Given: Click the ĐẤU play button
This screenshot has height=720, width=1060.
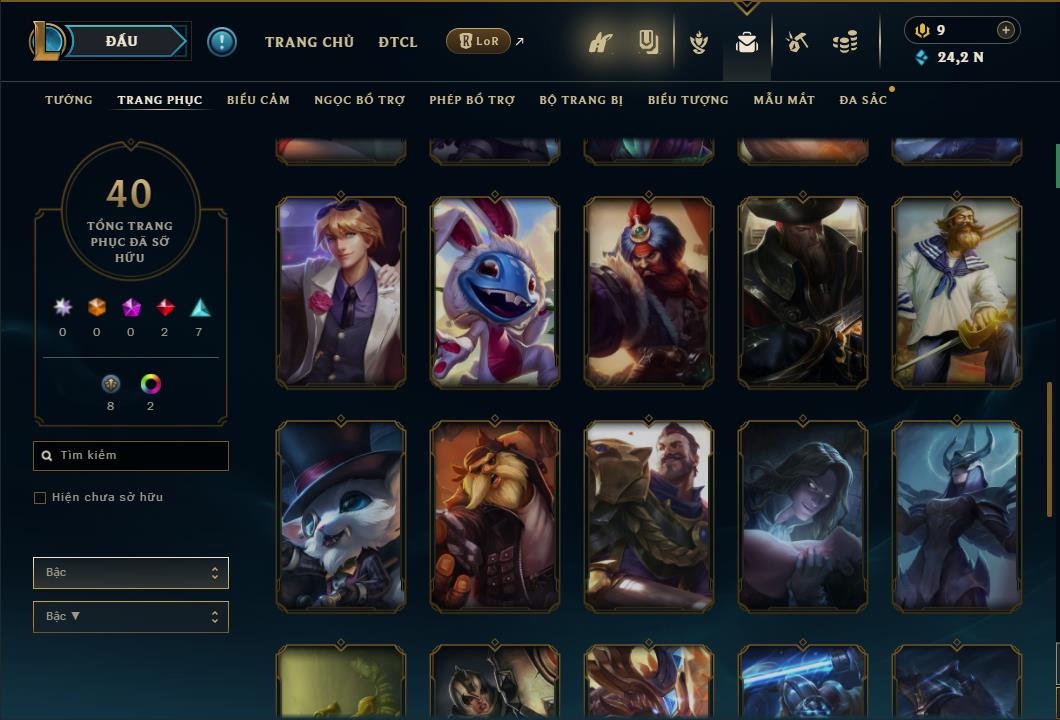Looking at the screenshot, I should (x=122, y=41).
